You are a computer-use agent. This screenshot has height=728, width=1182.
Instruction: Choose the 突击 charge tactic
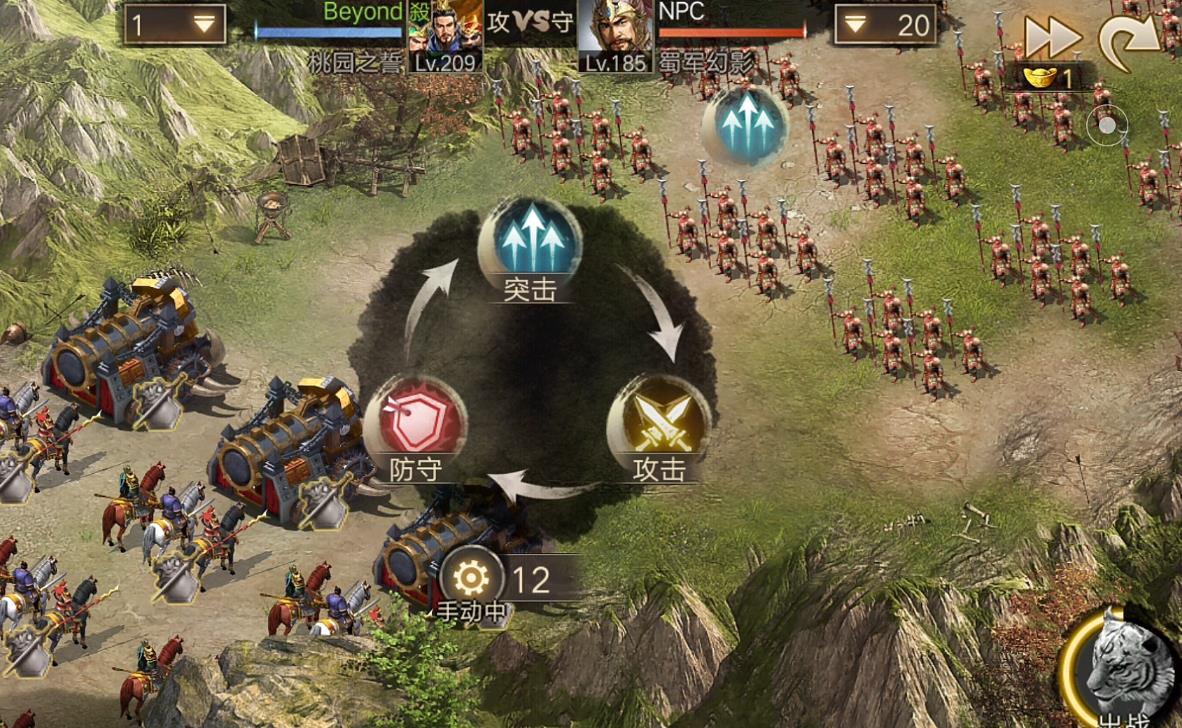pos(530,240)
